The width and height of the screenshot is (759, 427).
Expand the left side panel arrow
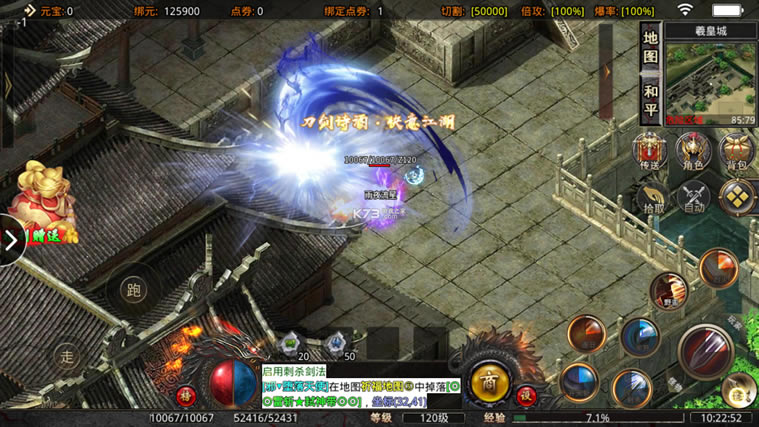tap(11, 241)
